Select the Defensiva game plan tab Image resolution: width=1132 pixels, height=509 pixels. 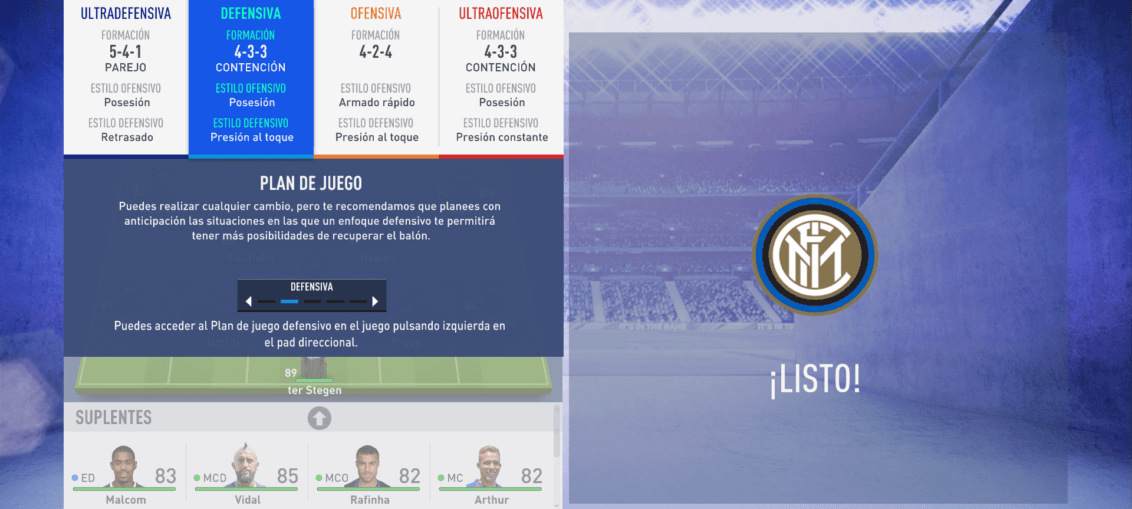[x=251, y=76]
